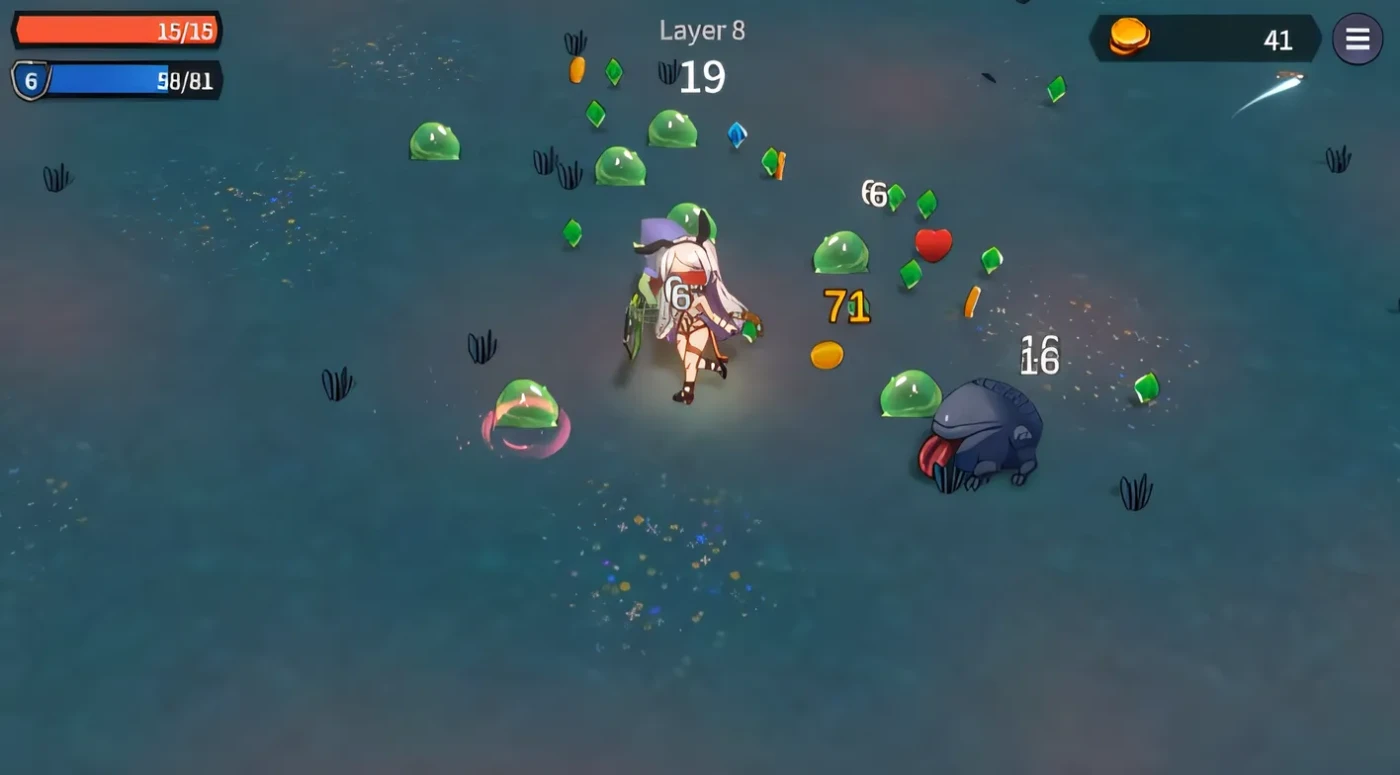Select the player character in the center
This screenshot has width=1400, height=775.
690,300
